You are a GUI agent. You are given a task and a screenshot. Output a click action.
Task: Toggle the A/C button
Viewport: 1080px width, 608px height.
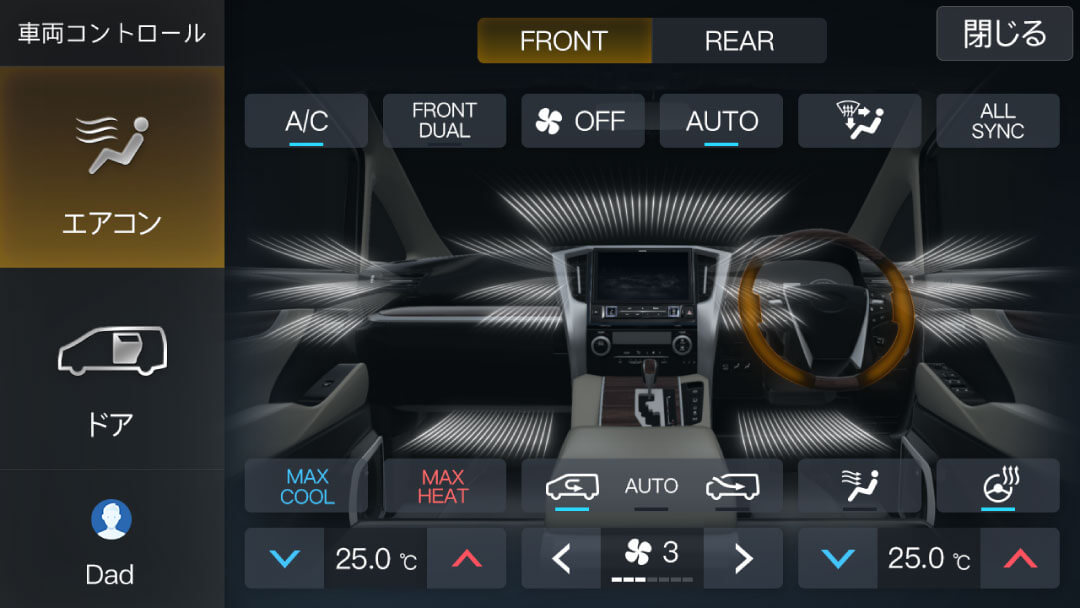(306, 121)
